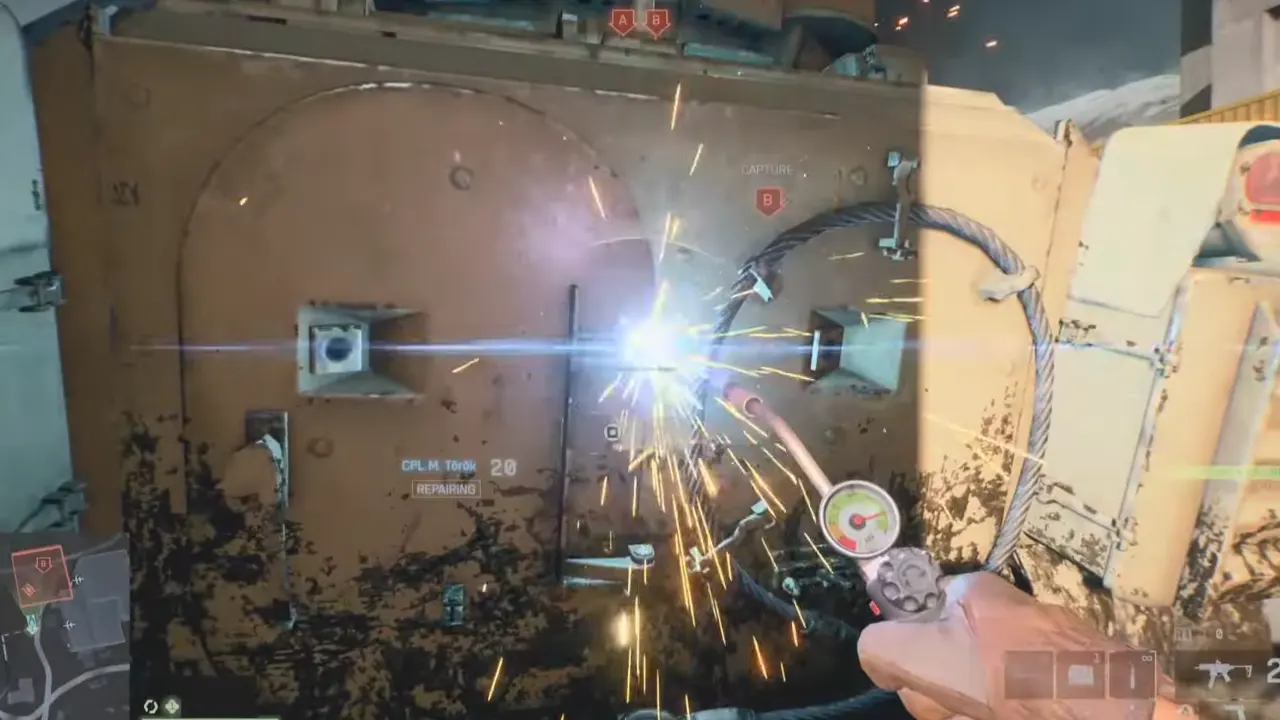Toggle the green diamond squad indicator near minimap
Viewport: 1280px width, 720px height.
pos(172,704)
